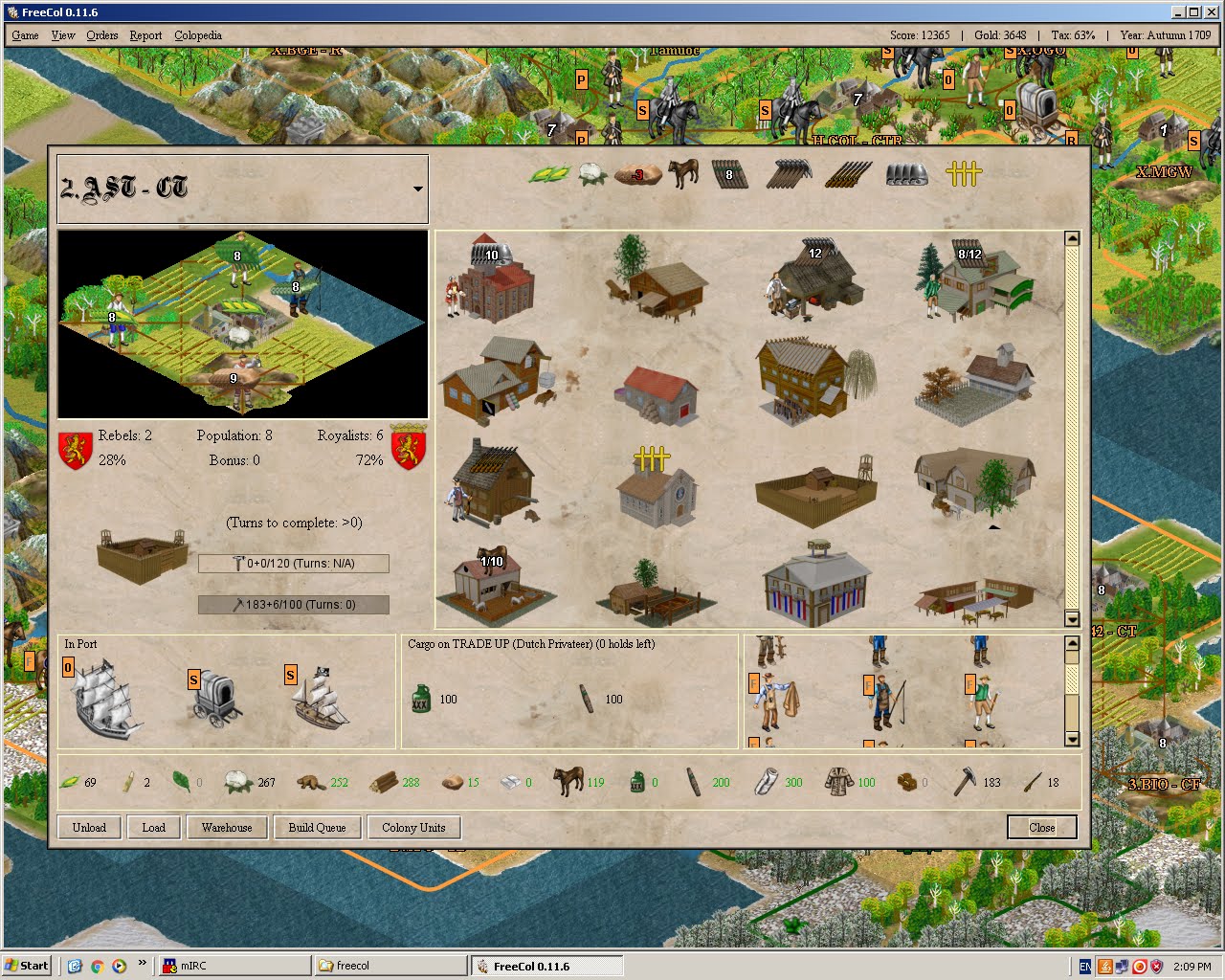
Task: Open the Colopedia menu
Action: click(x=198, y=35)
